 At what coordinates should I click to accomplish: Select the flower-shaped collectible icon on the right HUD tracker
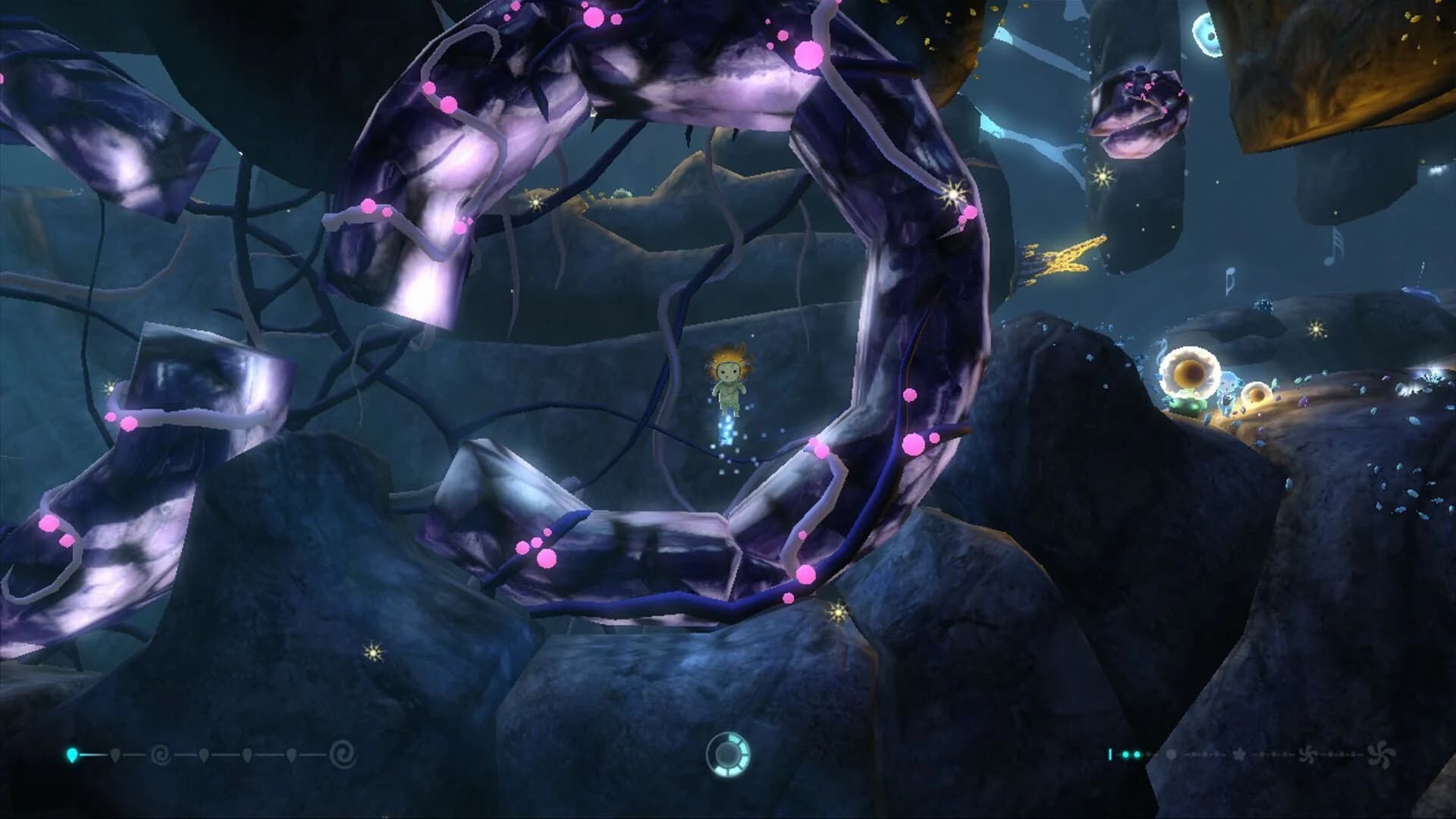(x=1241, y=755)
